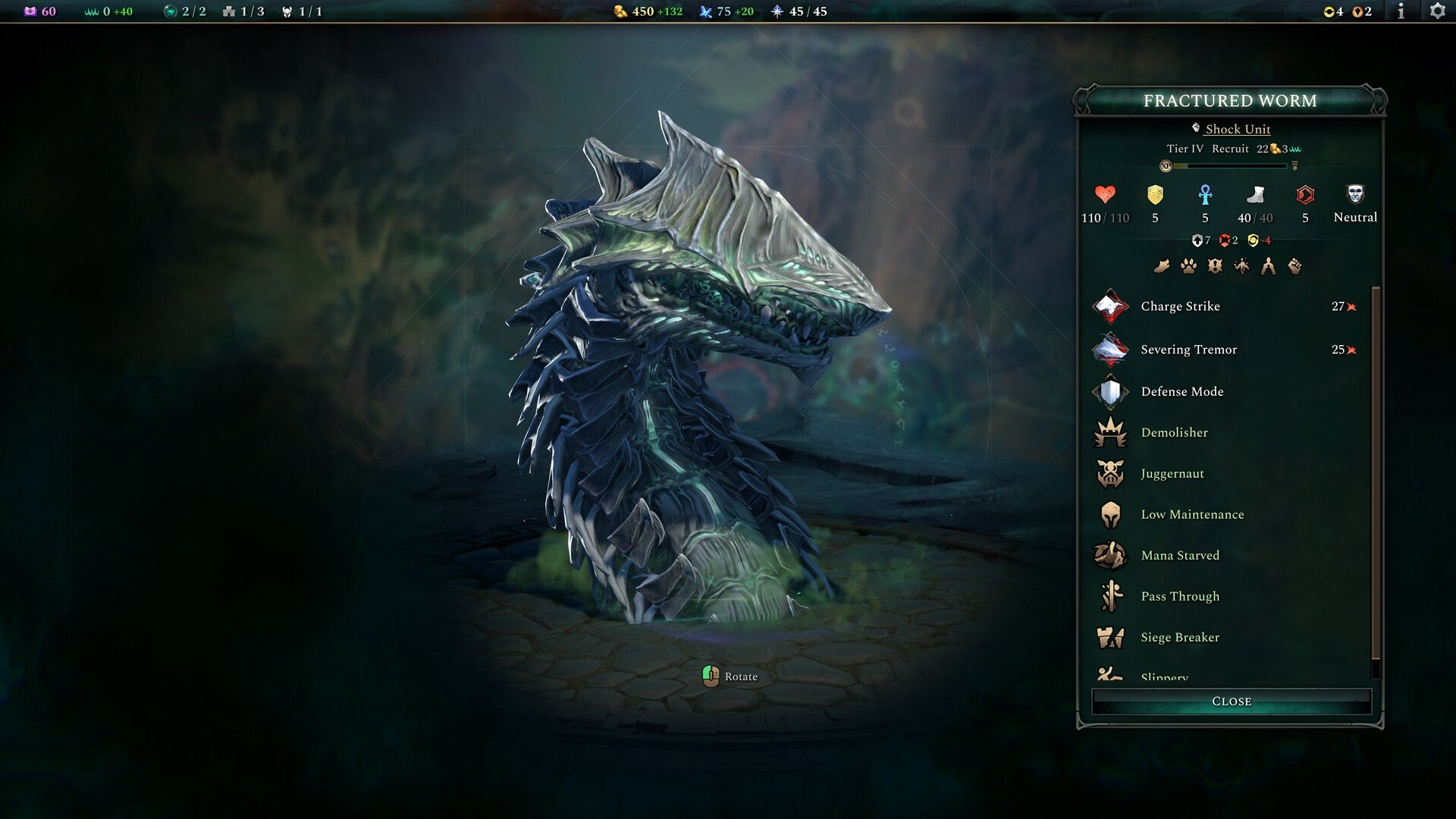Click the Neutral alignment mask icon

point(1354,196)
